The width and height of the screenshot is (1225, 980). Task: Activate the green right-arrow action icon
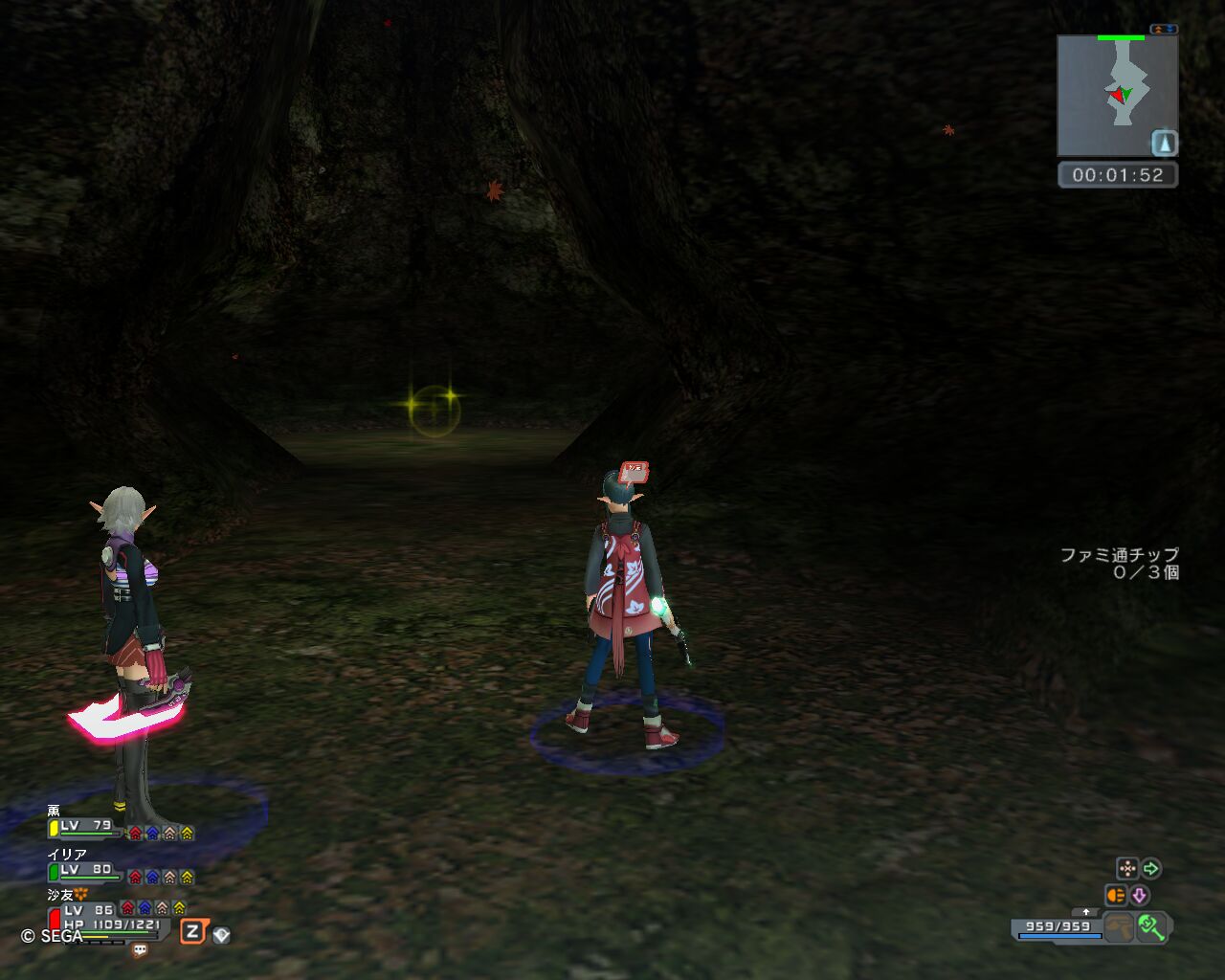1151,869
